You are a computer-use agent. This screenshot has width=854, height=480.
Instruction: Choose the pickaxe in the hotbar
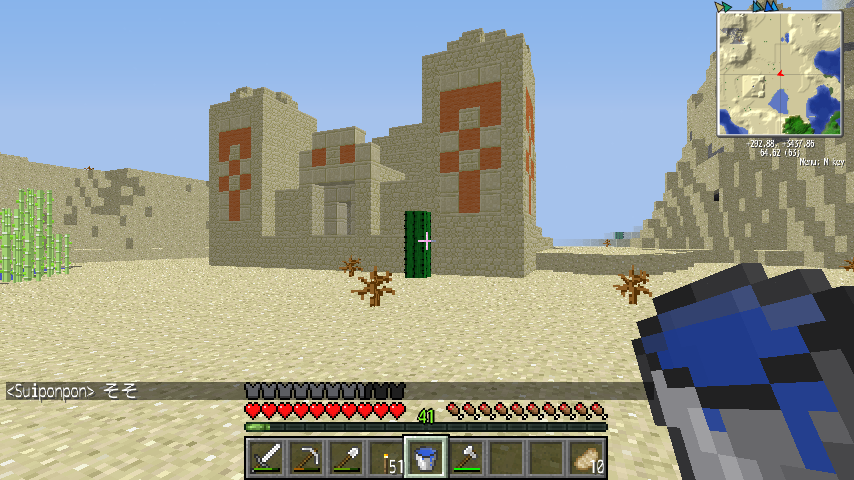[x=305, y=459]
